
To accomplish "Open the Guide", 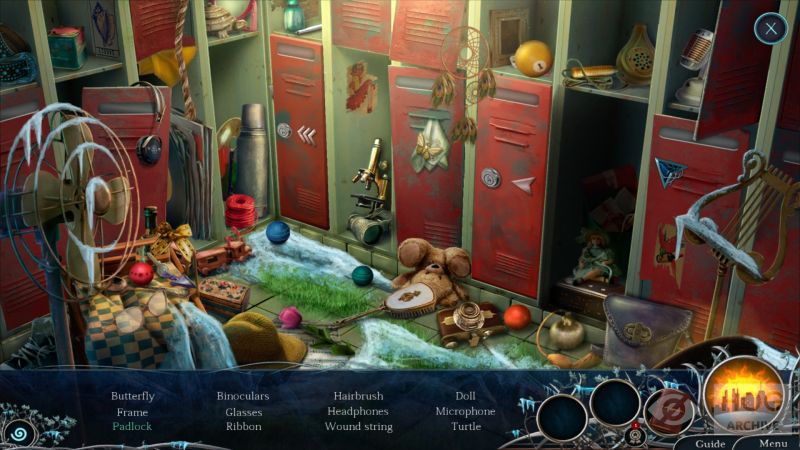I will coord(710,443).
